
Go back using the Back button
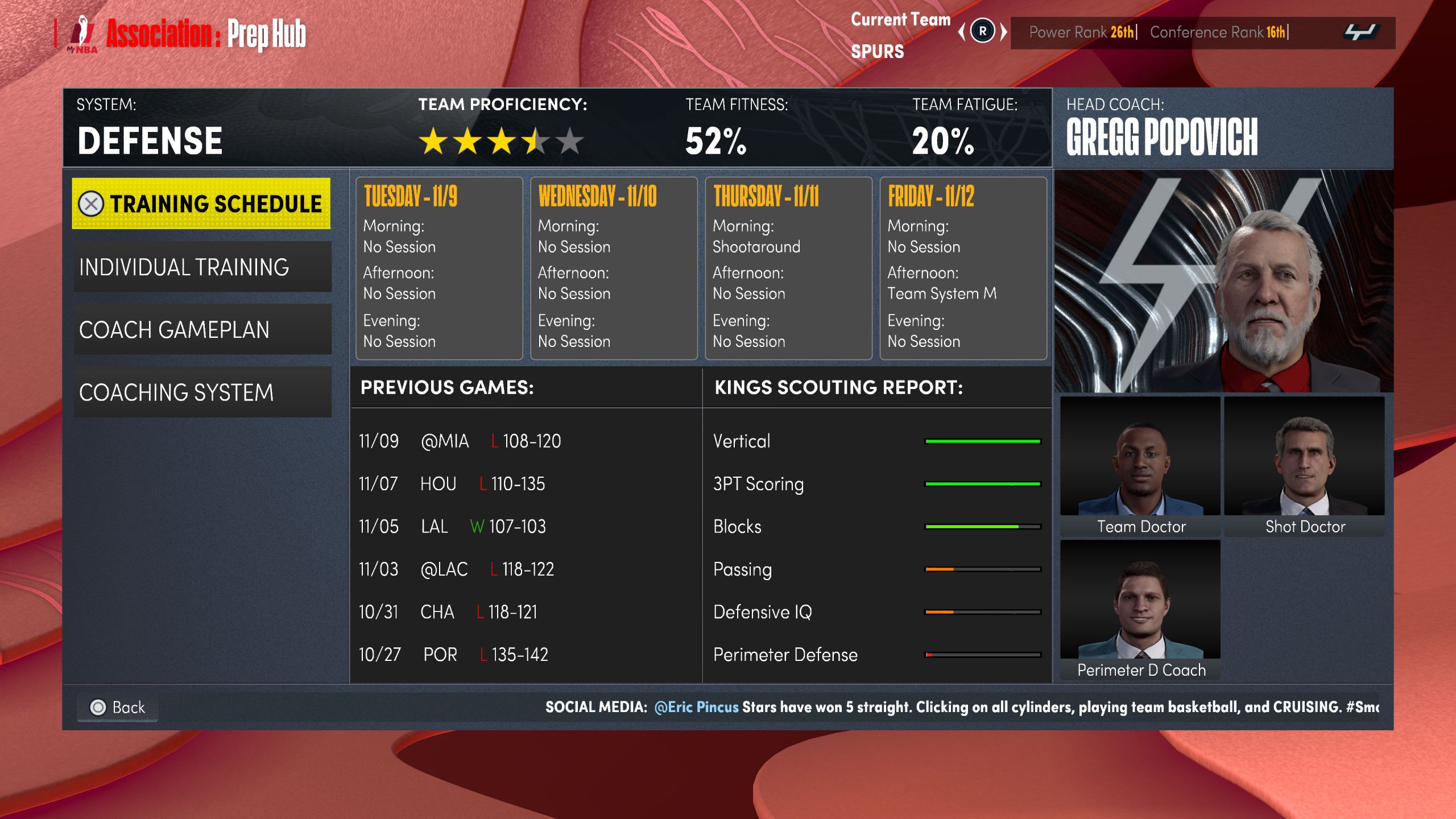118,707
